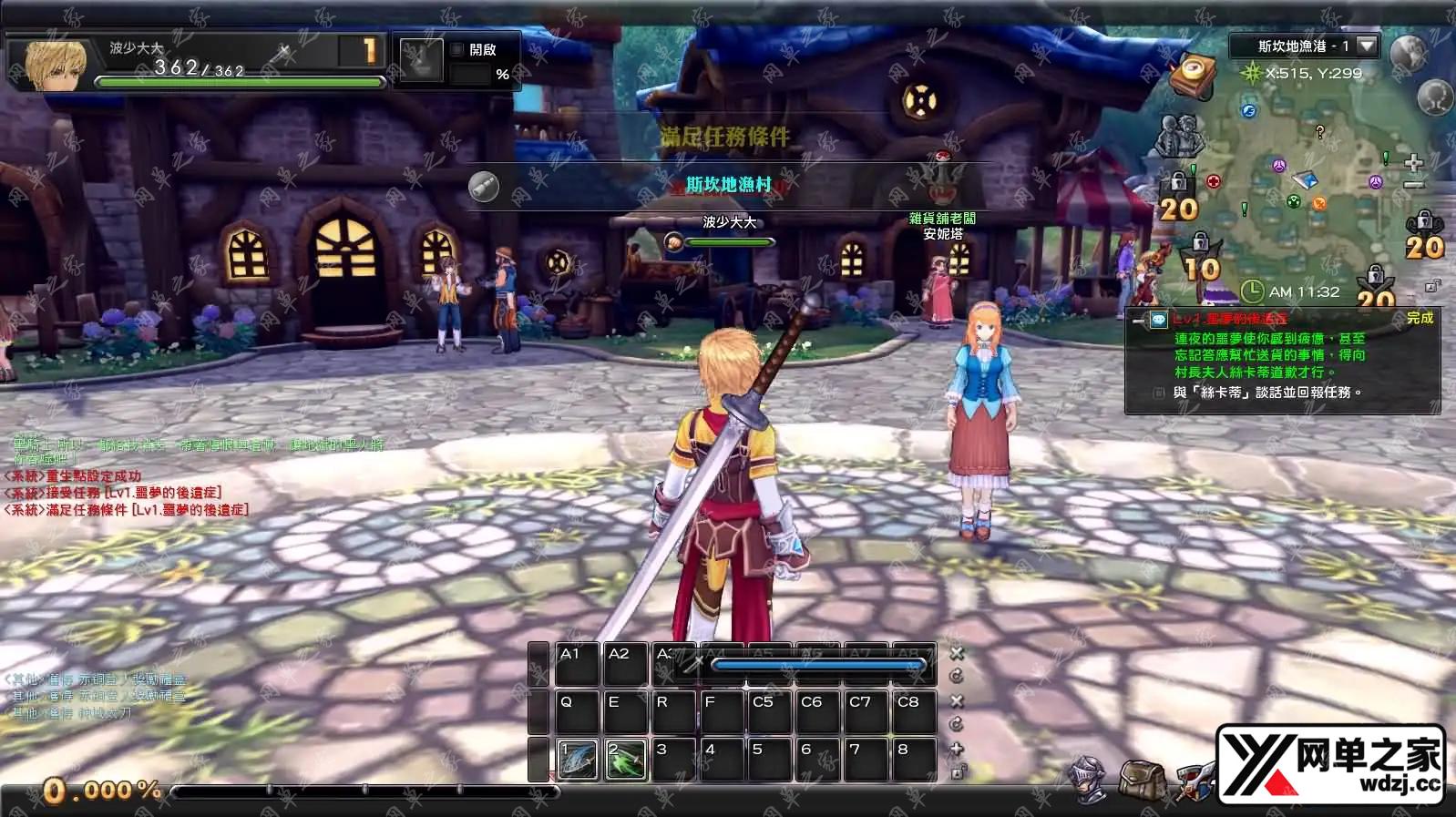Zoom out the minimap with minus button
Screen dimensions: 1456x817
[x=1413, y=185]
